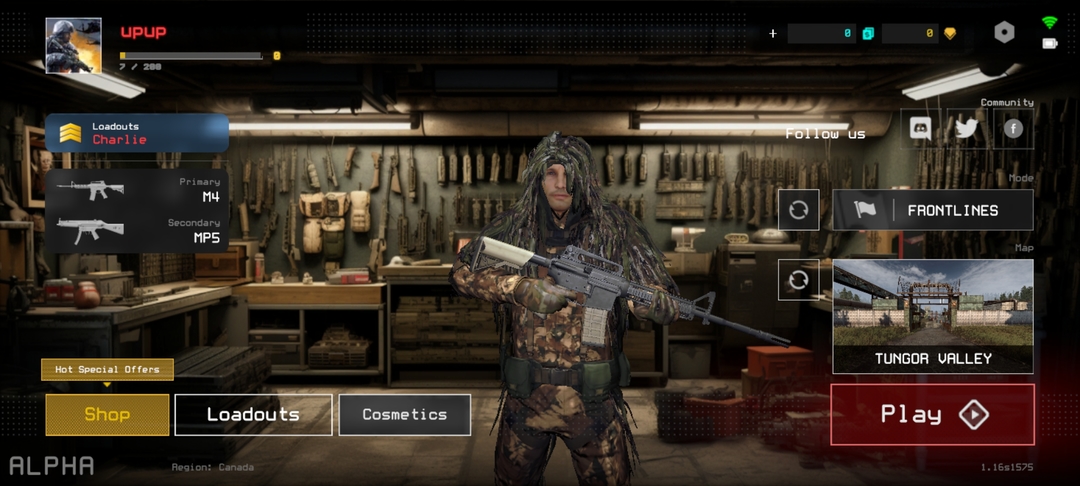View the player profile avatar
The height and width of the screenshot is (486, 1080).
click(x=73, y=45)
